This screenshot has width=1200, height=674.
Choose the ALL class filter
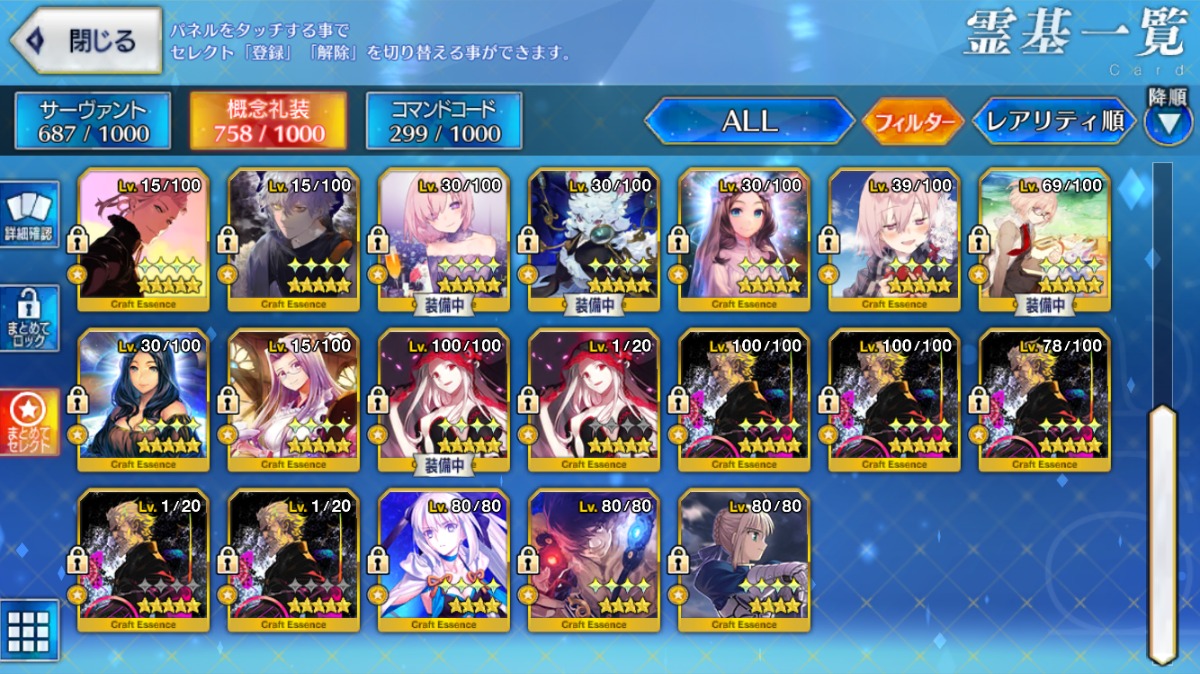click(749, 122)
